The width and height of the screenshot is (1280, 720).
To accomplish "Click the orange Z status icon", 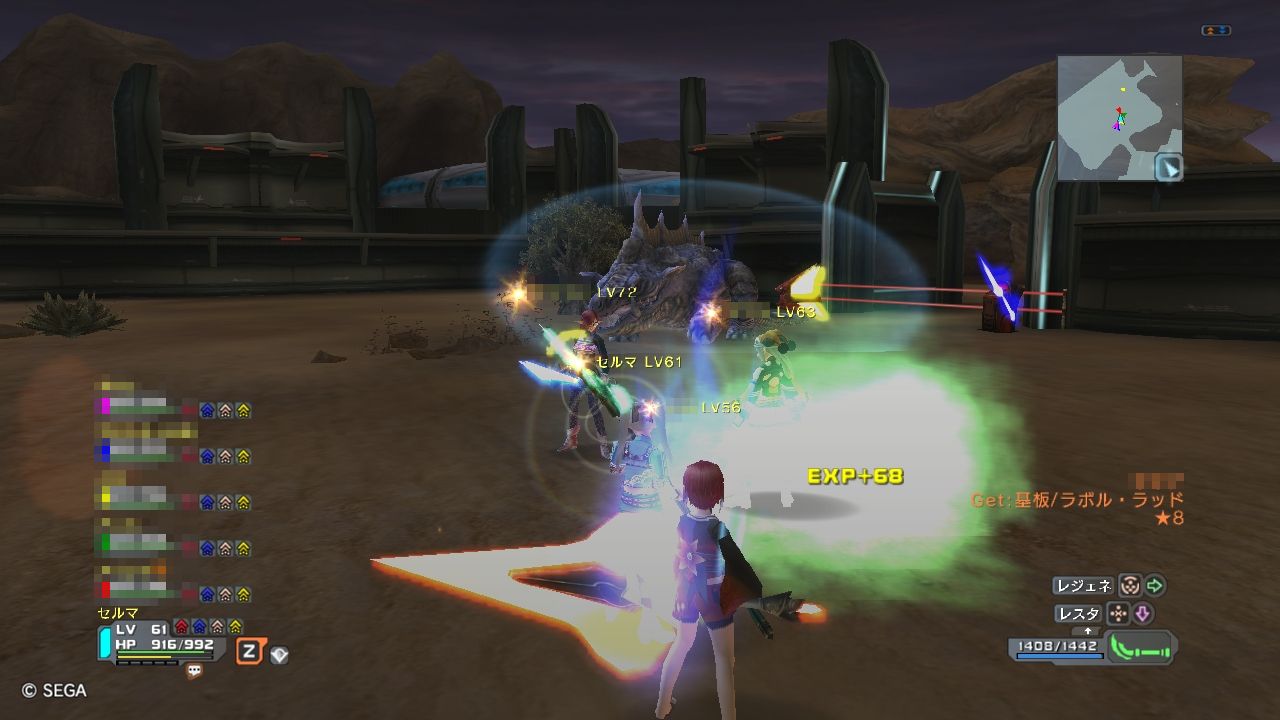I will point(249,653).
